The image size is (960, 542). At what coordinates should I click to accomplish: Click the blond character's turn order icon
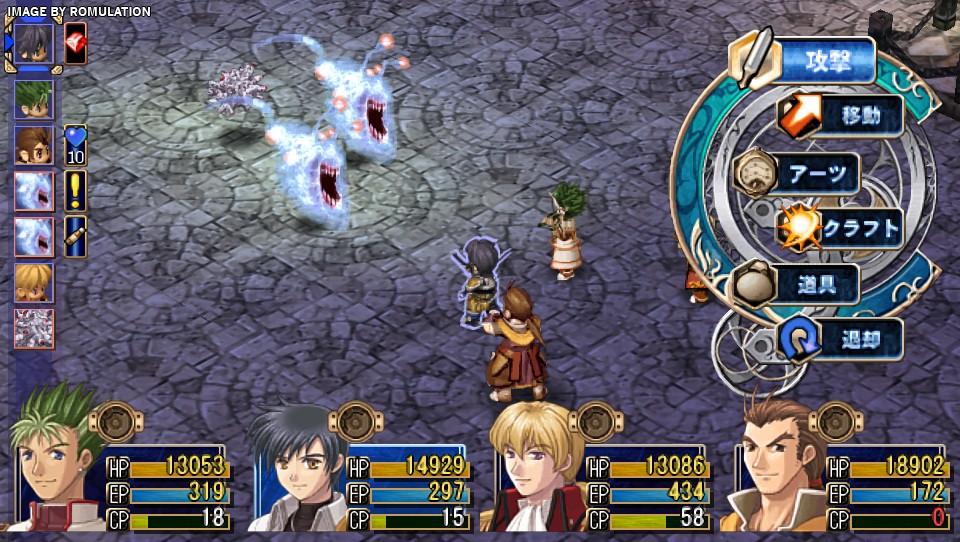[x=34, y=283]
